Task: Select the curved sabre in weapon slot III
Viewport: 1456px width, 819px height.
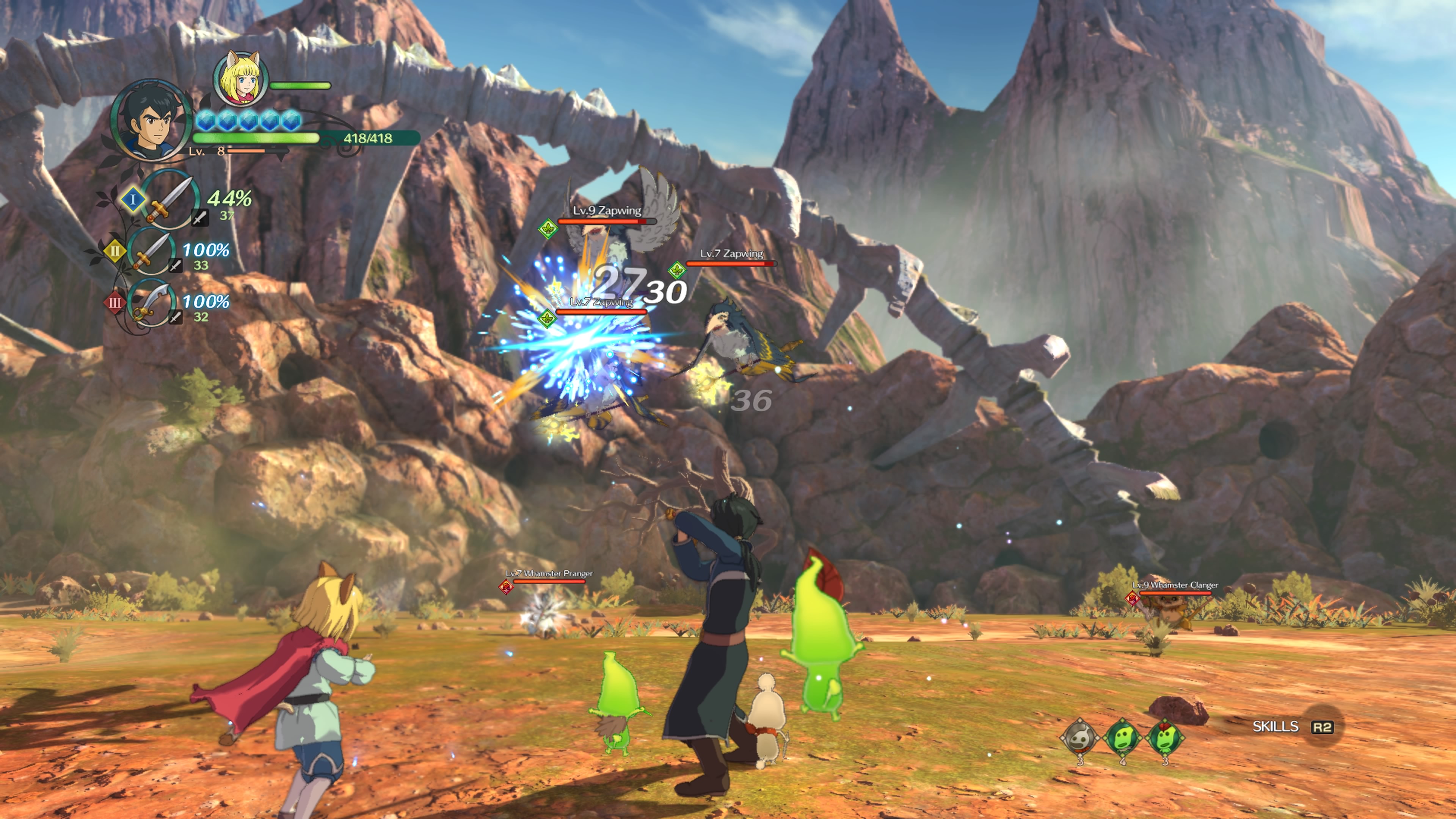Action: tap(152, 303)
